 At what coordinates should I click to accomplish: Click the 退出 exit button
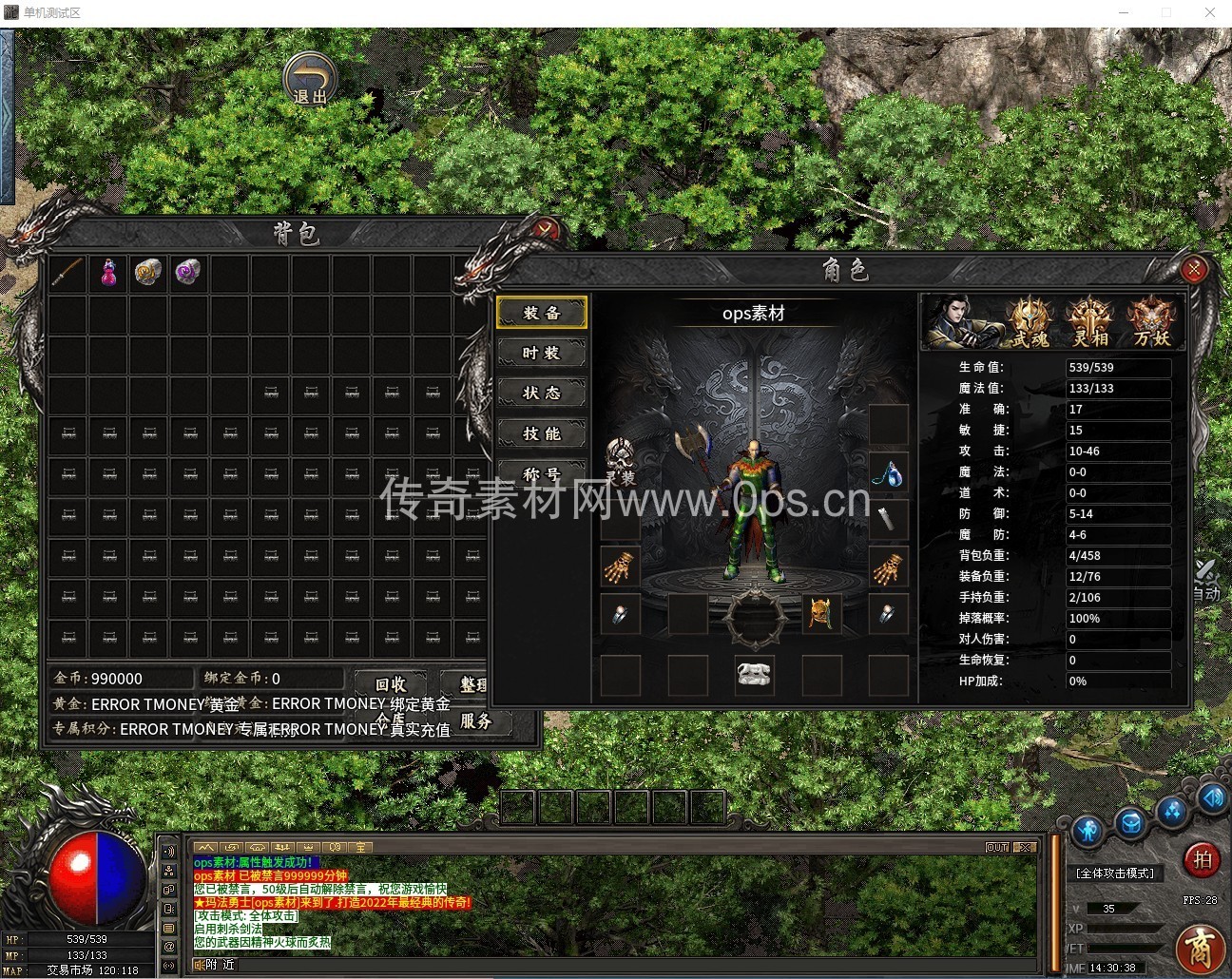click(x=309, y=79)
